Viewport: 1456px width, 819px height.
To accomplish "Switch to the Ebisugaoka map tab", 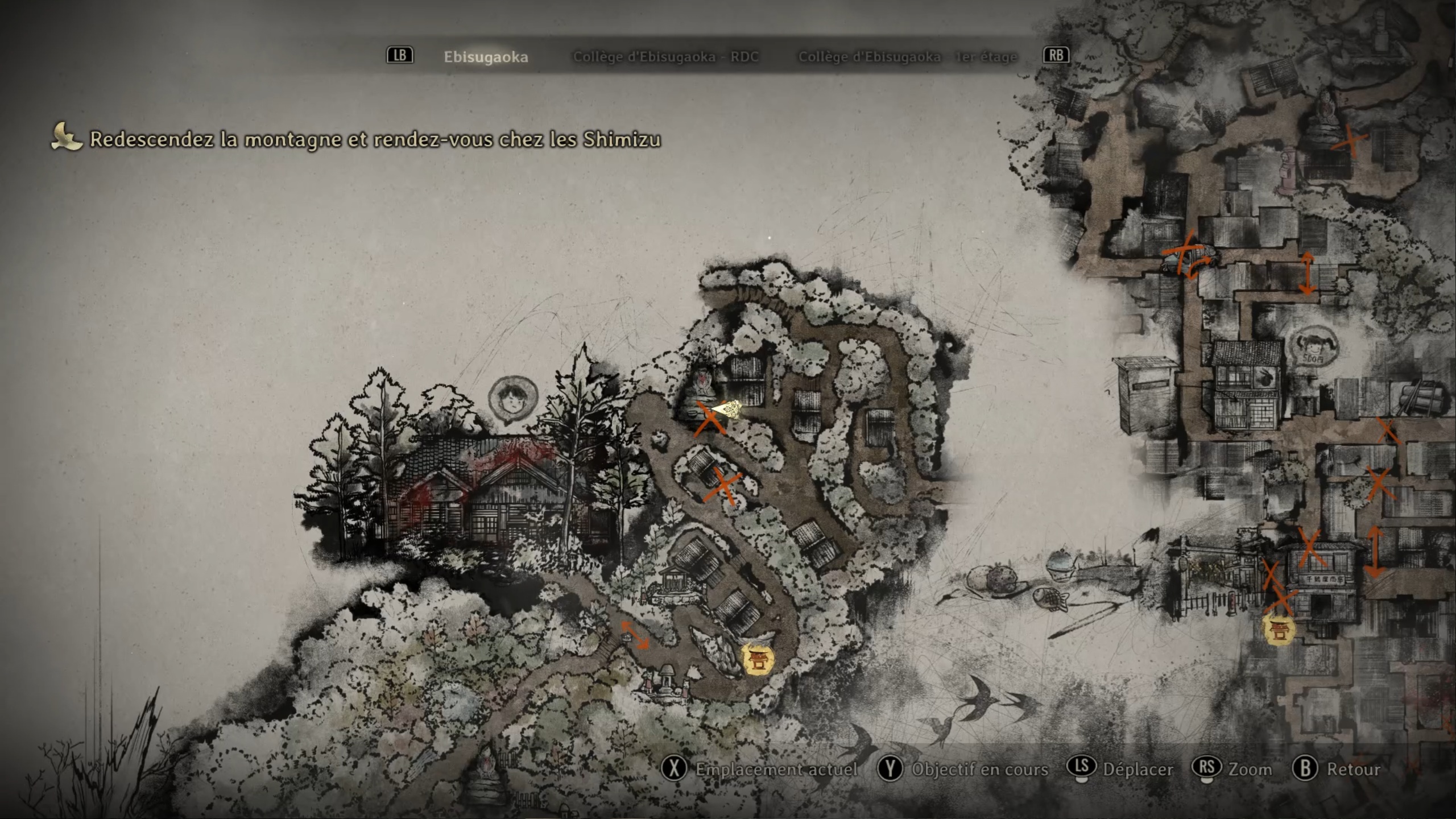I will [486, 57].
